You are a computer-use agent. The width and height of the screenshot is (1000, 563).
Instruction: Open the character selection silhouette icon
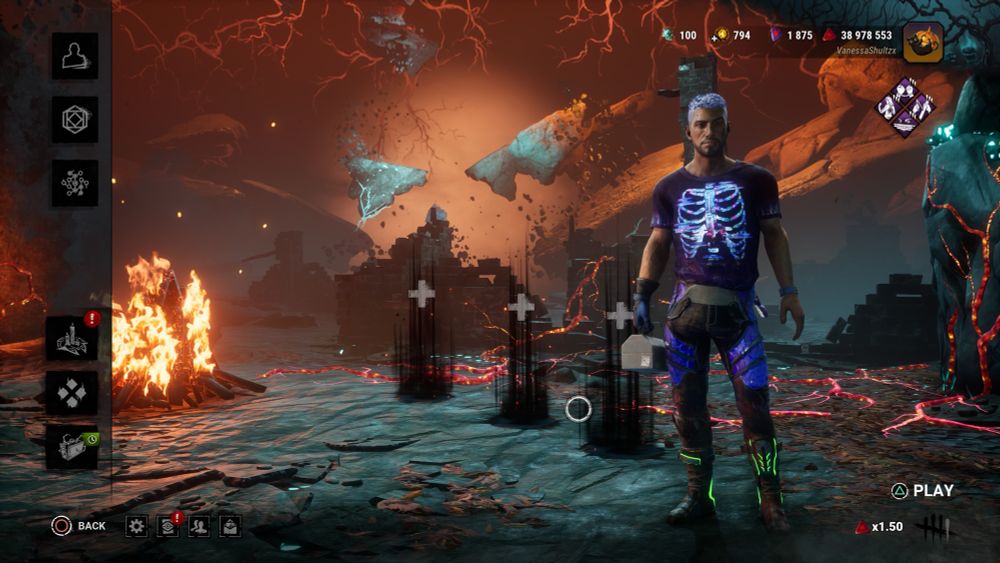click(x=75, y=56)
